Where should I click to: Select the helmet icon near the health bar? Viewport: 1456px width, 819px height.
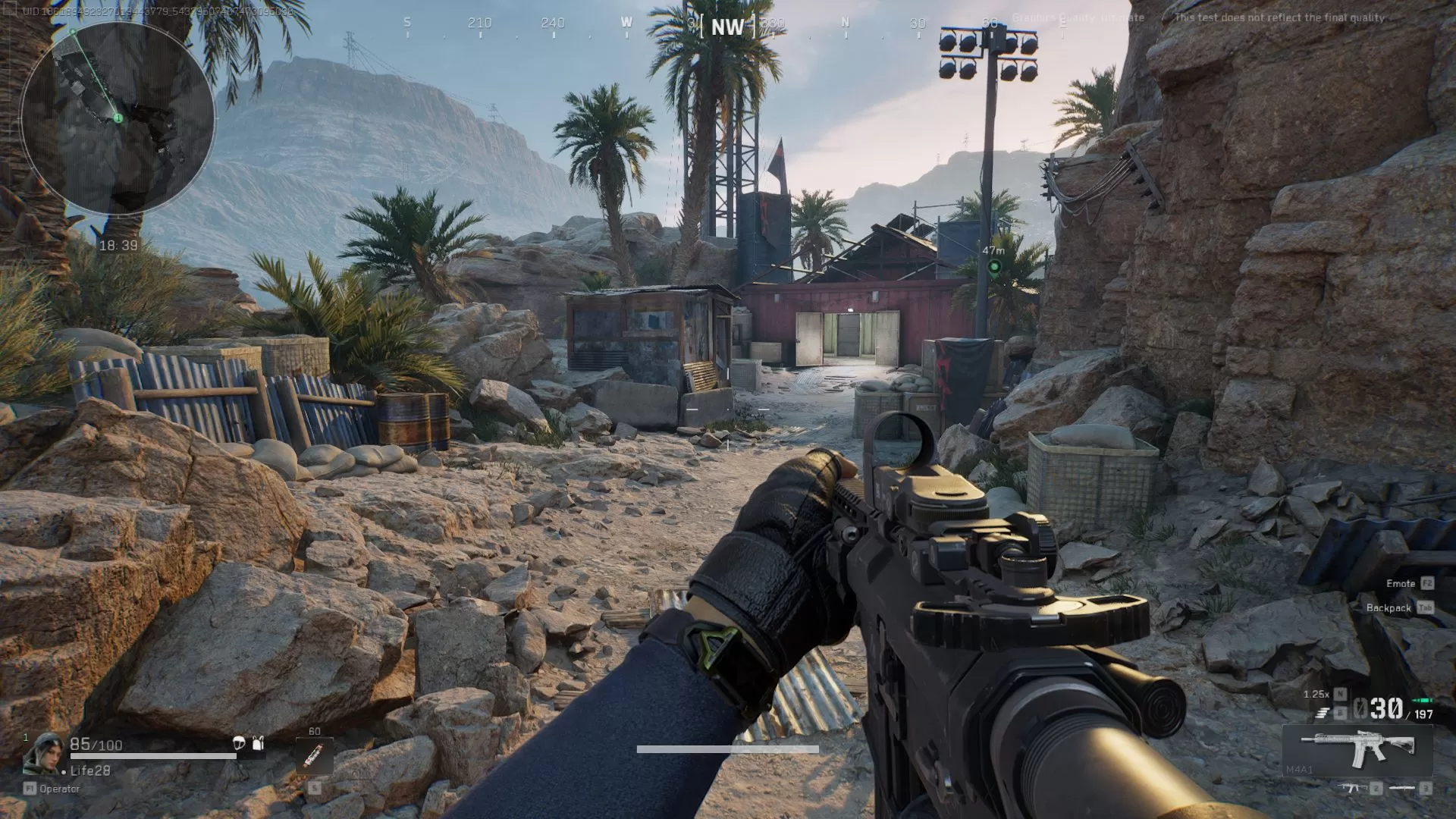coord(239,743)
